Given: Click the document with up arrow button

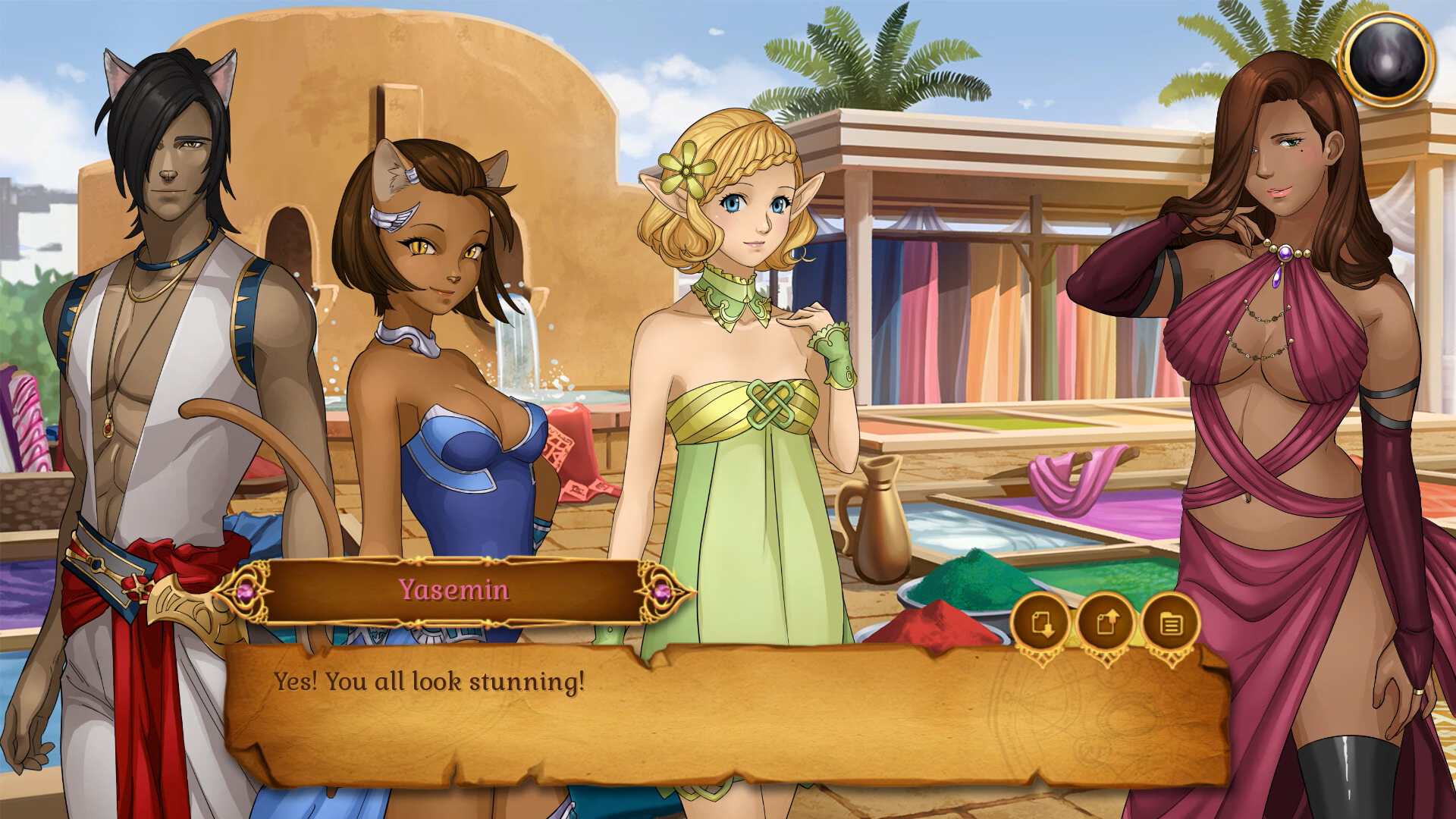Looking at the screenshot, I should pyautogui.click(x=1106, y=623).
